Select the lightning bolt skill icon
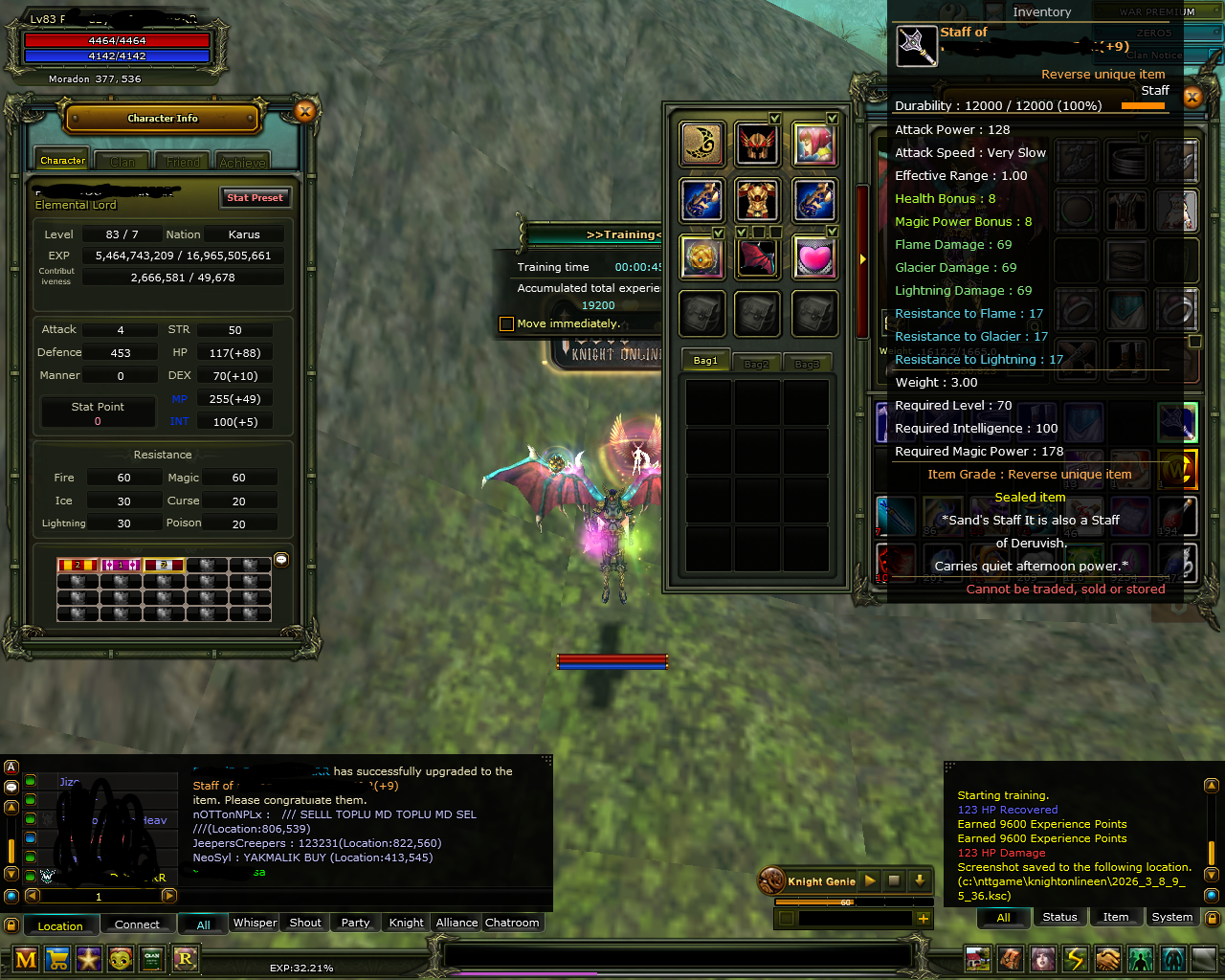1225x980 pixels. coord(1074,959)
